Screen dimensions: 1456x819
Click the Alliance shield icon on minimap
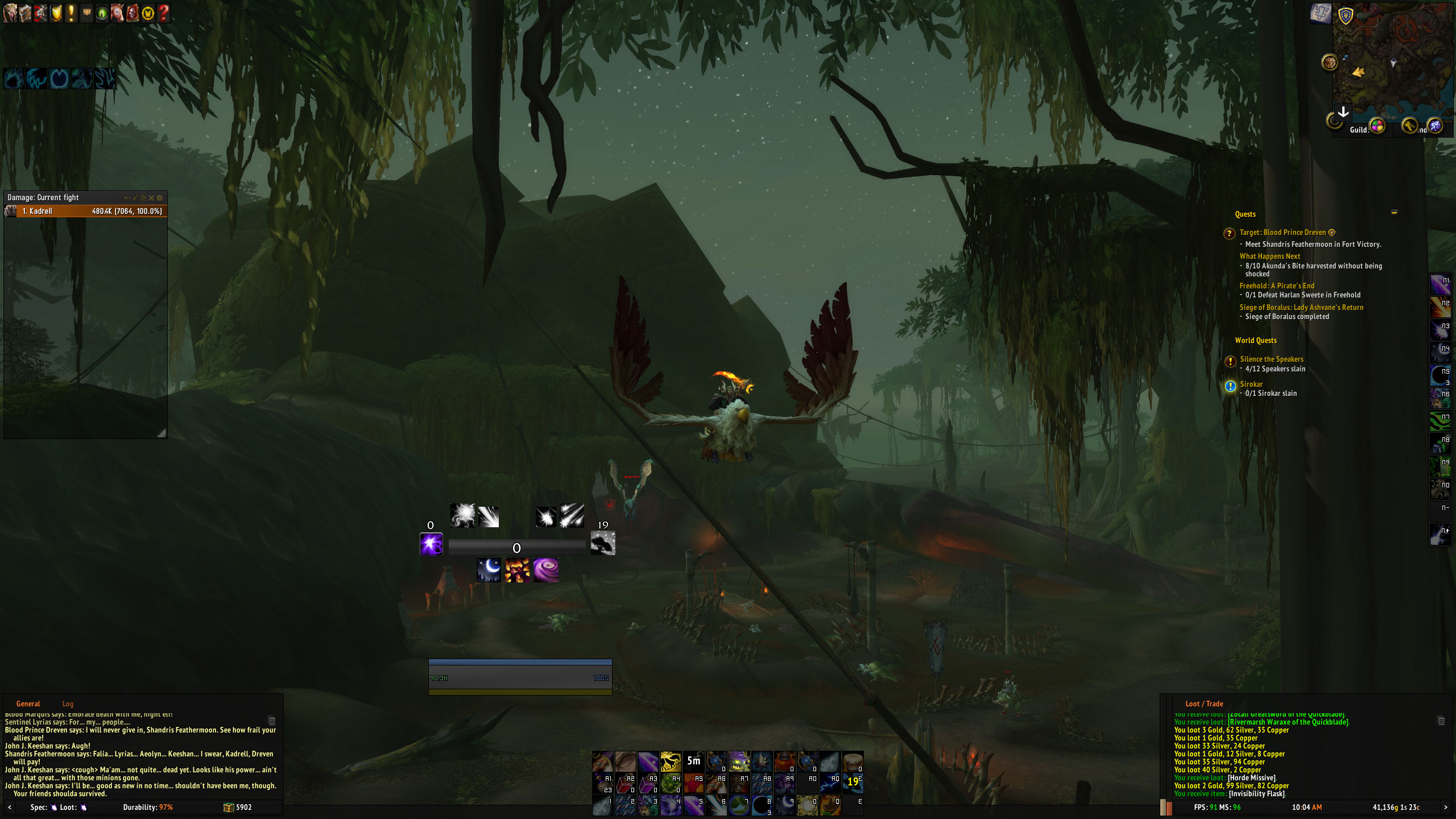click(x=1346, y=16)
